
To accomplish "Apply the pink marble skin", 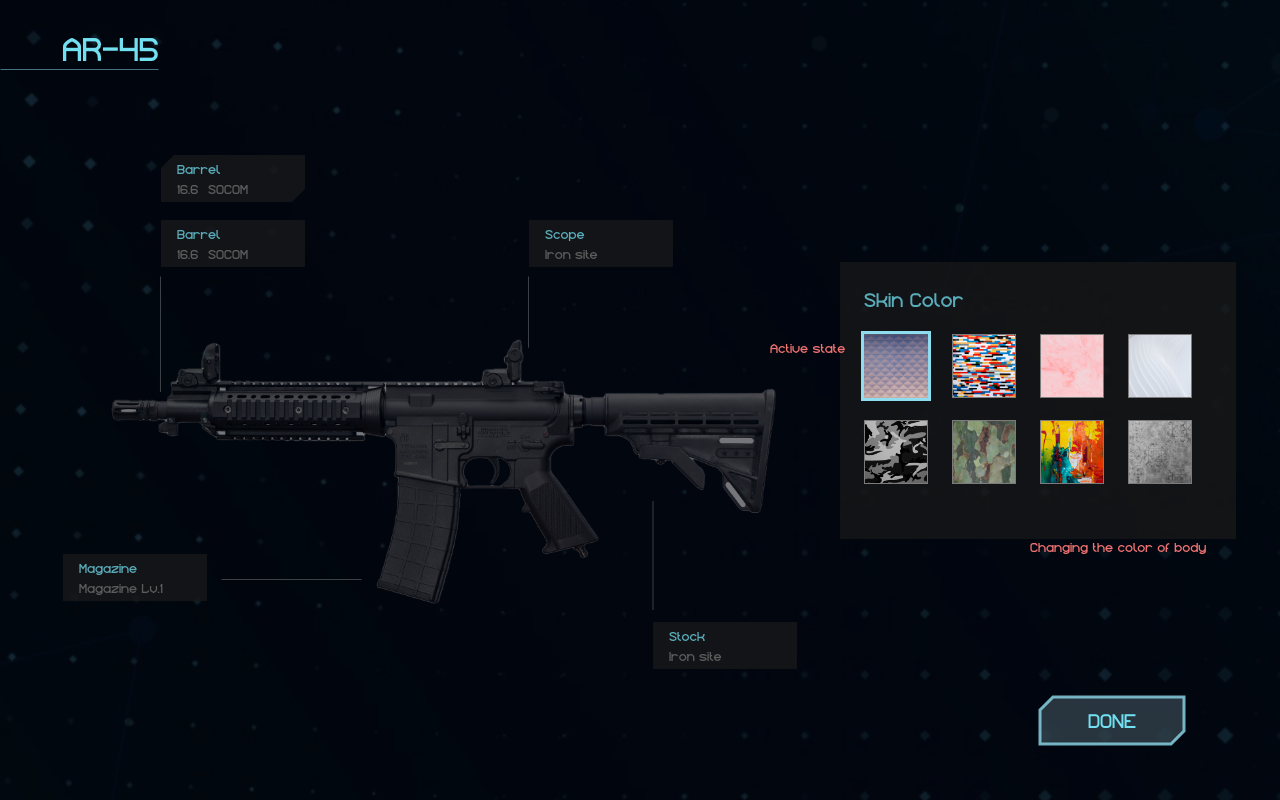I will click(1072, 366).
